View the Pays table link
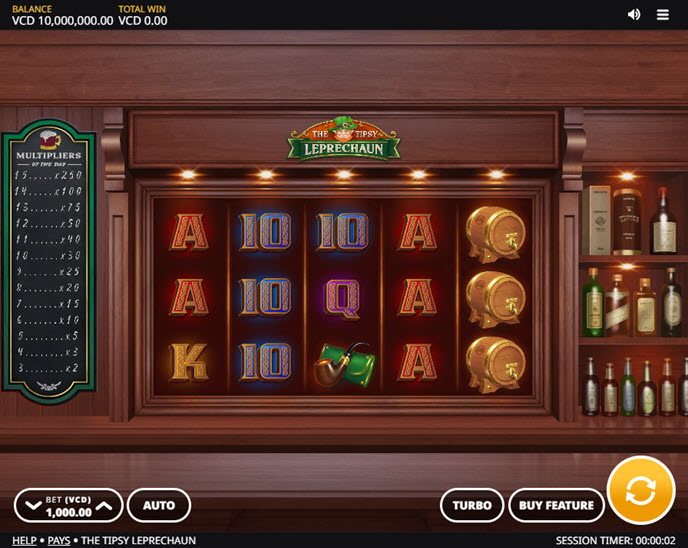This screenshot has height=548, width=688. (x=58, y=540)
